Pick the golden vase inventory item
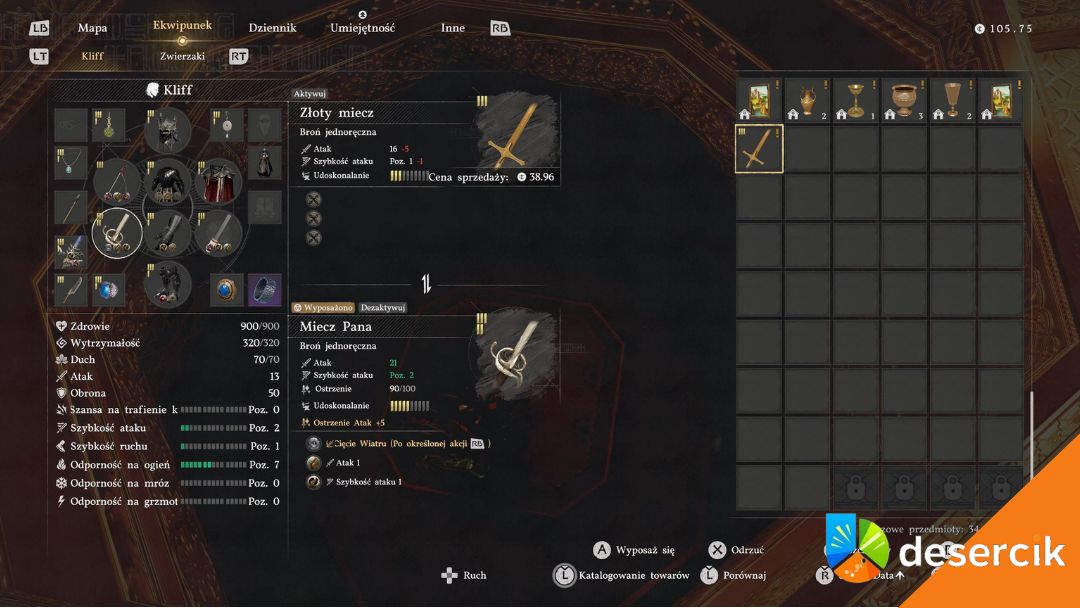 pyautogui.click(x=807, y=99)
